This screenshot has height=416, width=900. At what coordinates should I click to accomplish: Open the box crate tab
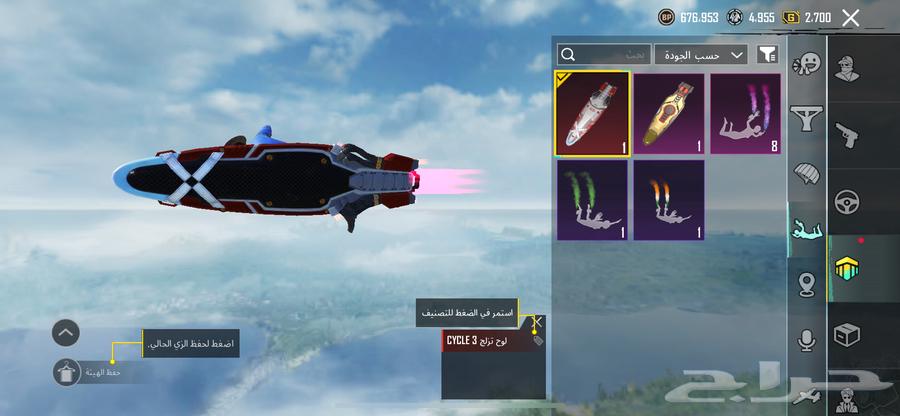click(848, 334)
